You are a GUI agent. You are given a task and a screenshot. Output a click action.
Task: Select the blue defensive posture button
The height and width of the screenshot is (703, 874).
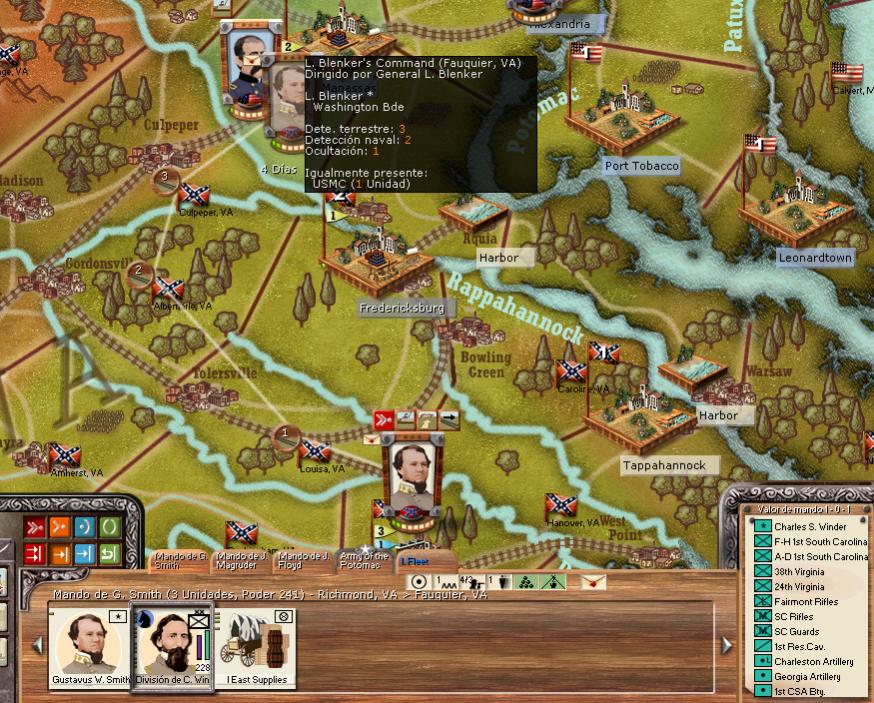(x=84, y=526)
